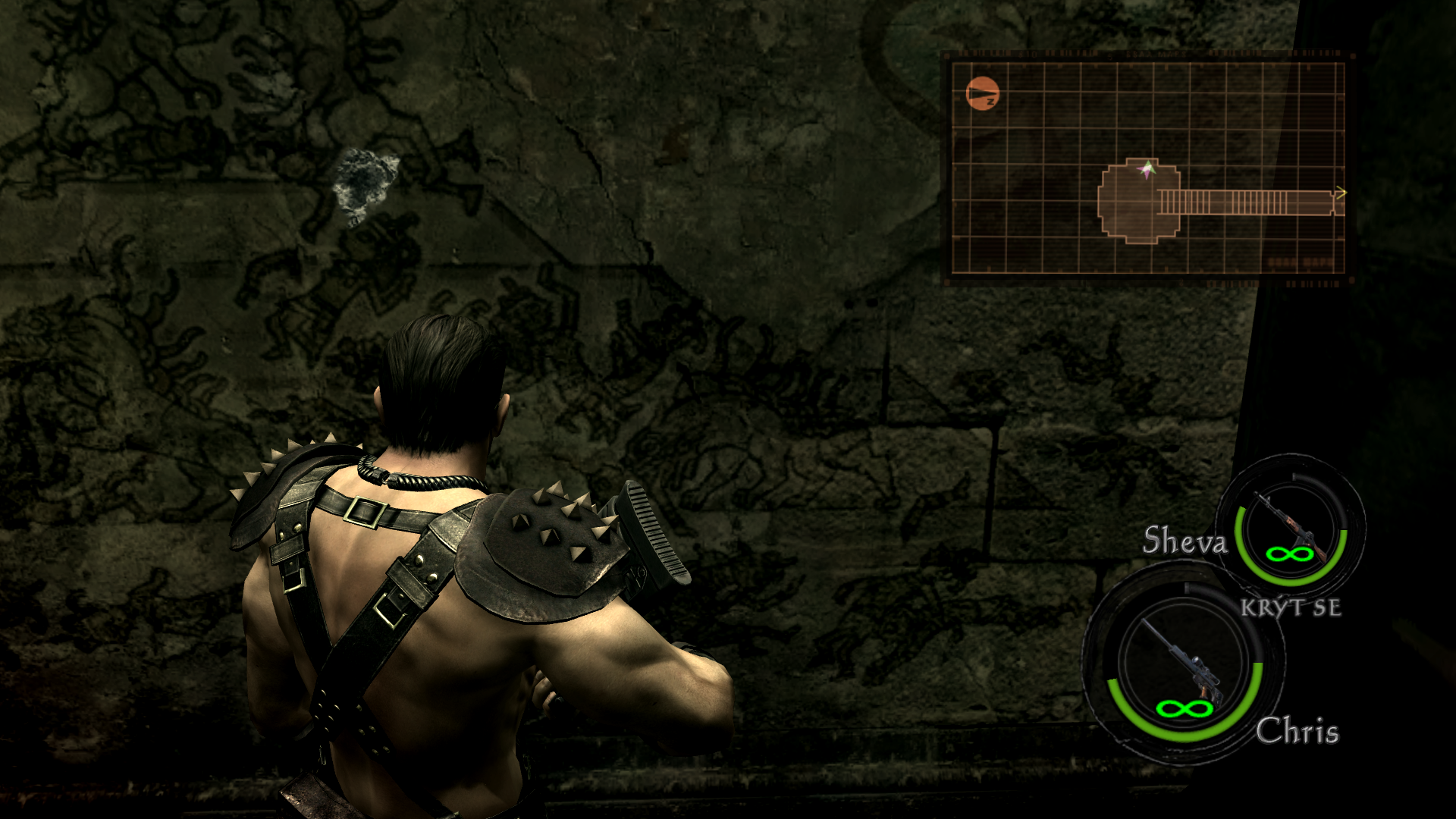Click the player marker on the minimap

coord(1148,170)
